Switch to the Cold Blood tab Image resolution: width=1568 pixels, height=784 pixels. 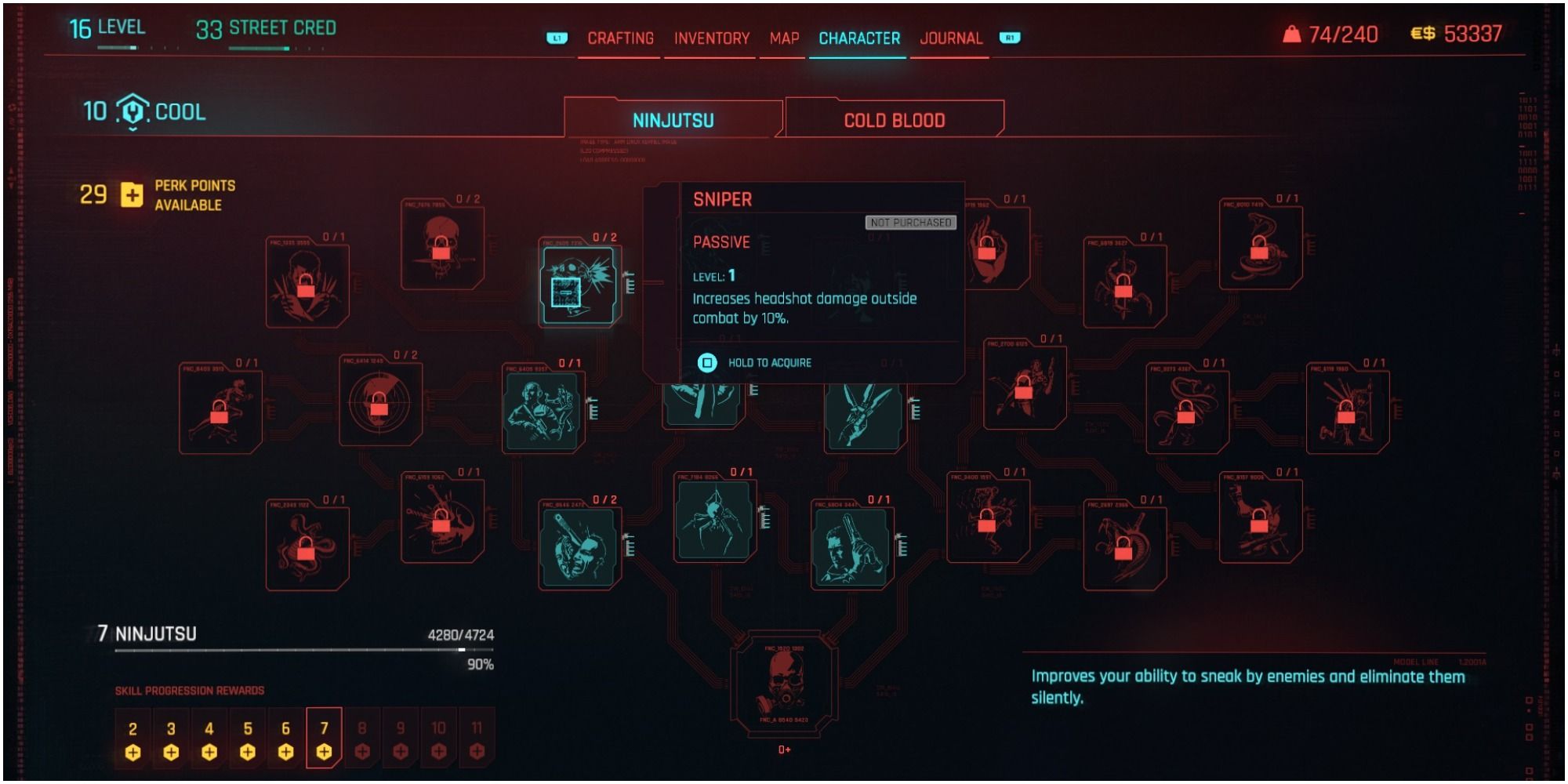(895, 118)
